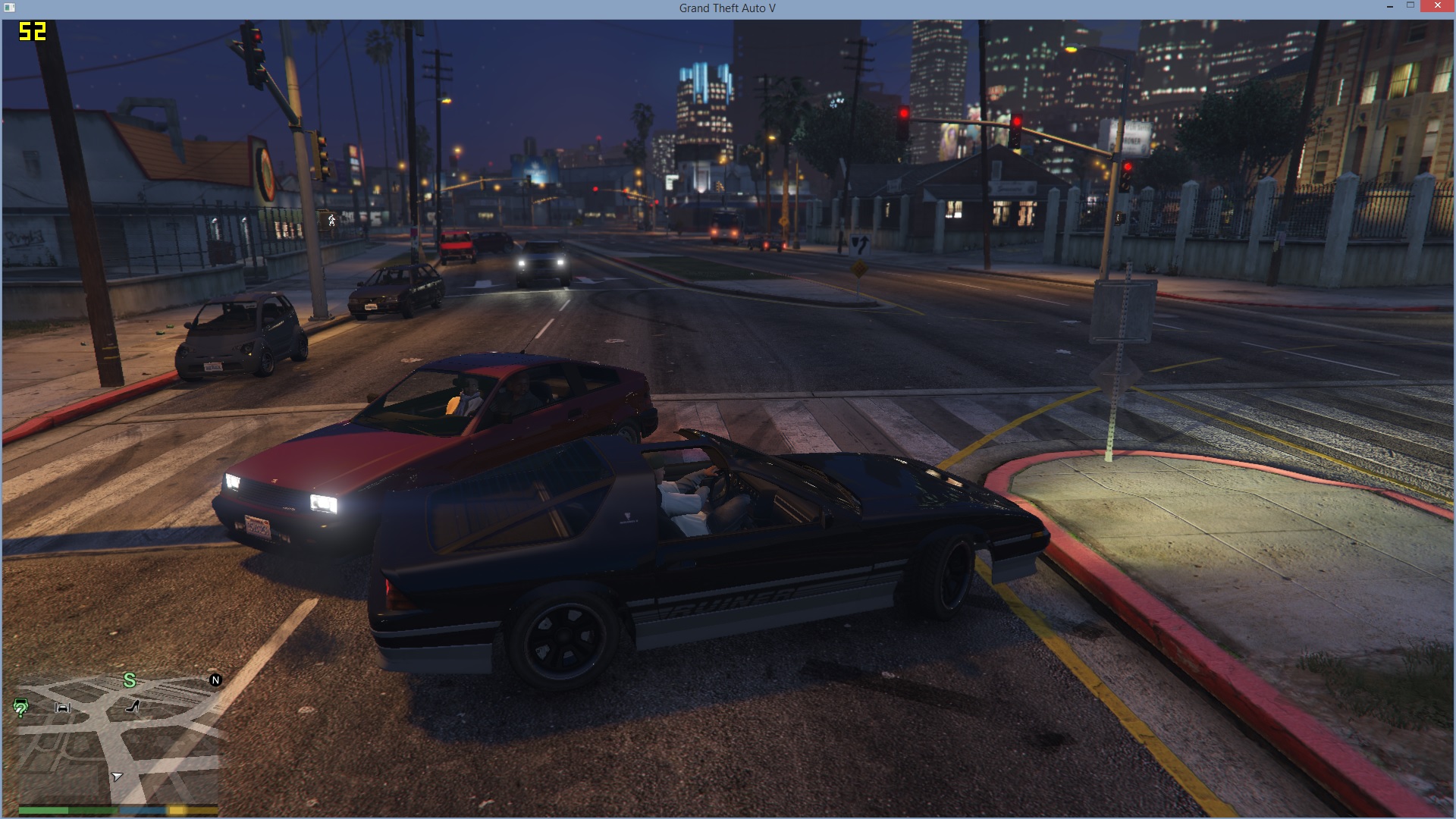Click the north N compass marker

215,680
